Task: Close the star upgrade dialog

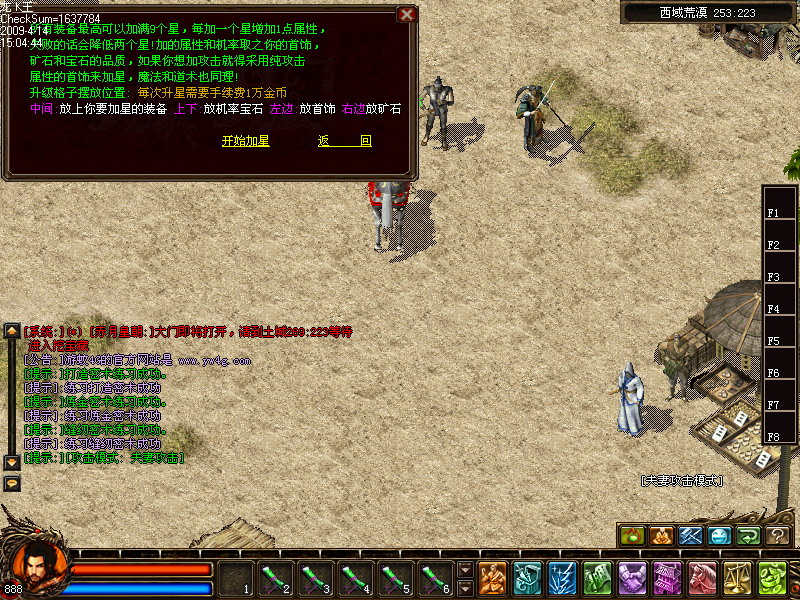Action: click(x=406, y=14)
